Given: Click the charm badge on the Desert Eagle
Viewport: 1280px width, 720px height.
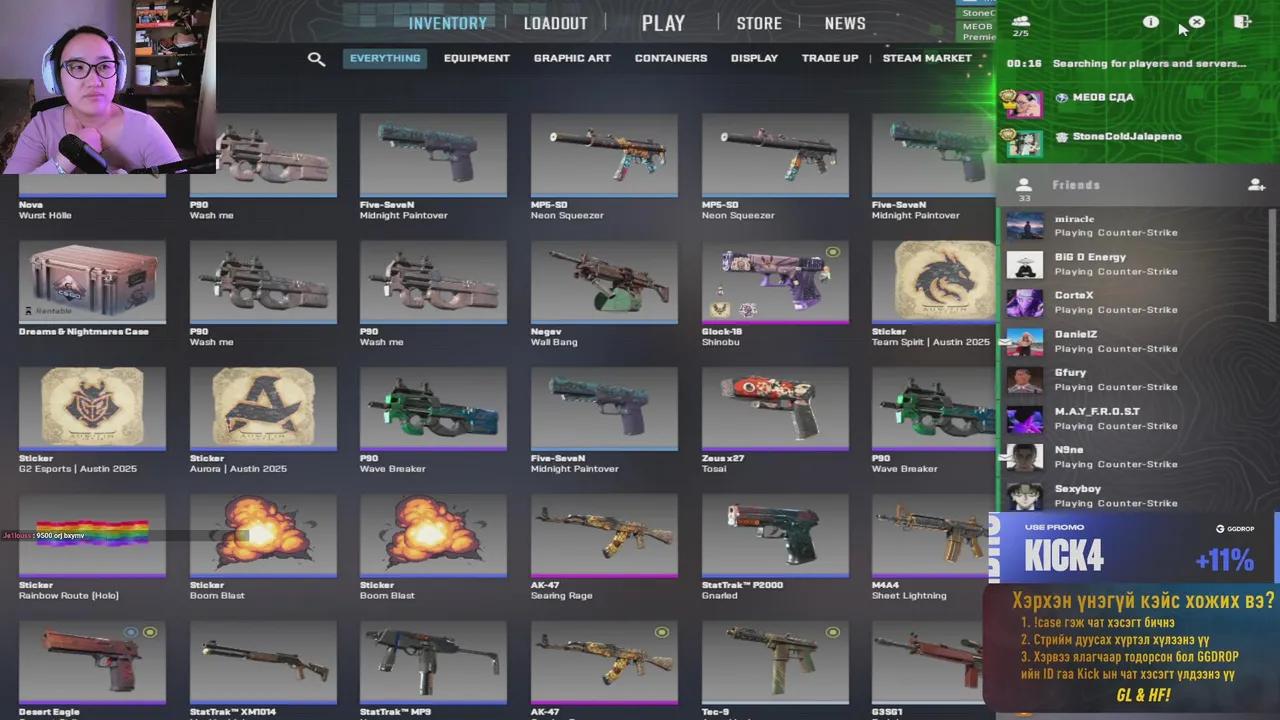Looking at the screenshot, I should (x=130, y=632).
